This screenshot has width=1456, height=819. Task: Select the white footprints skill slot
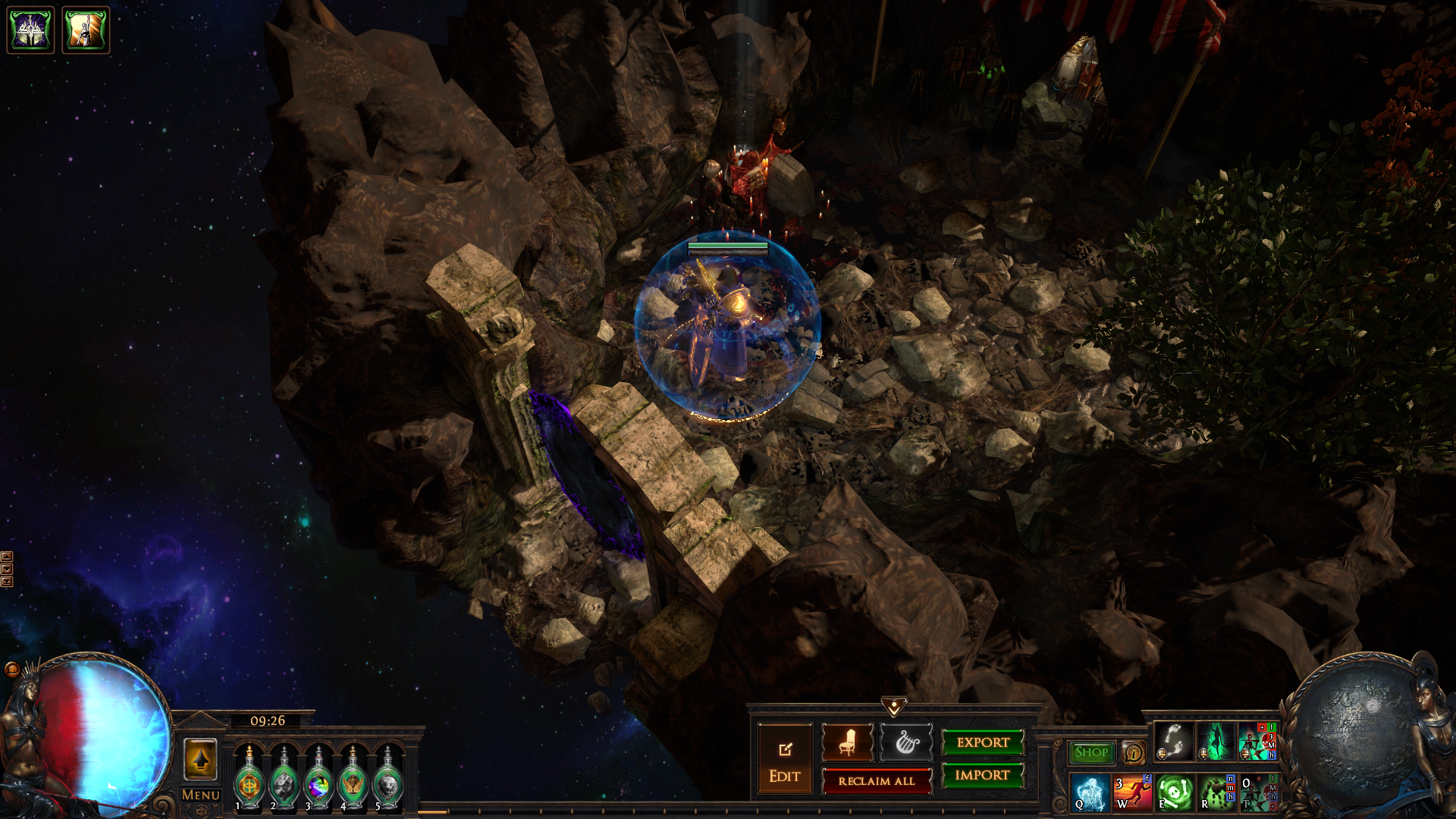[x=1174, y=742]
